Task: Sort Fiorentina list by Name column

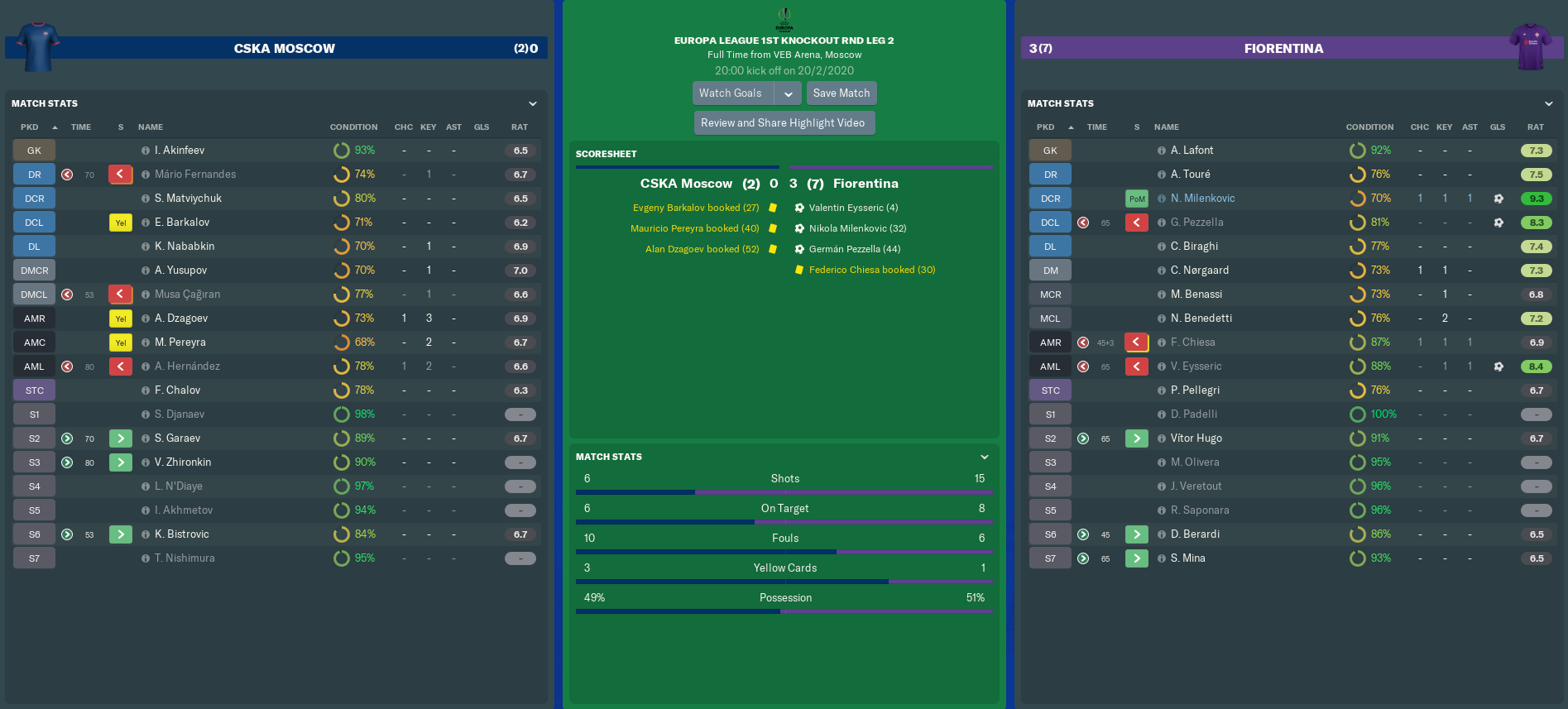Action: coord(1167,127)
